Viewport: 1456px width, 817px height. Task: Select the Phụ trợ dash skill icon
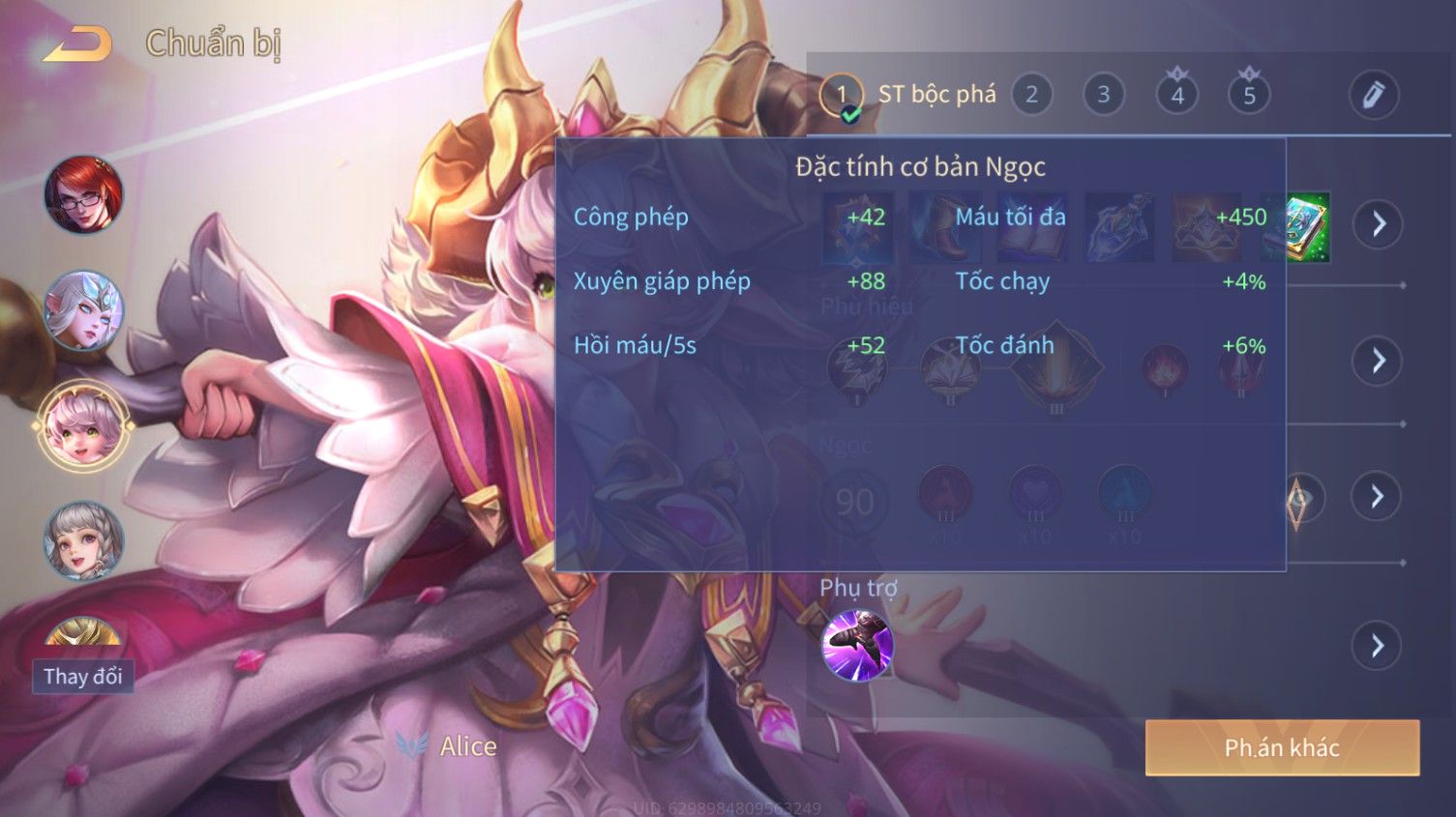pos(857,645)
